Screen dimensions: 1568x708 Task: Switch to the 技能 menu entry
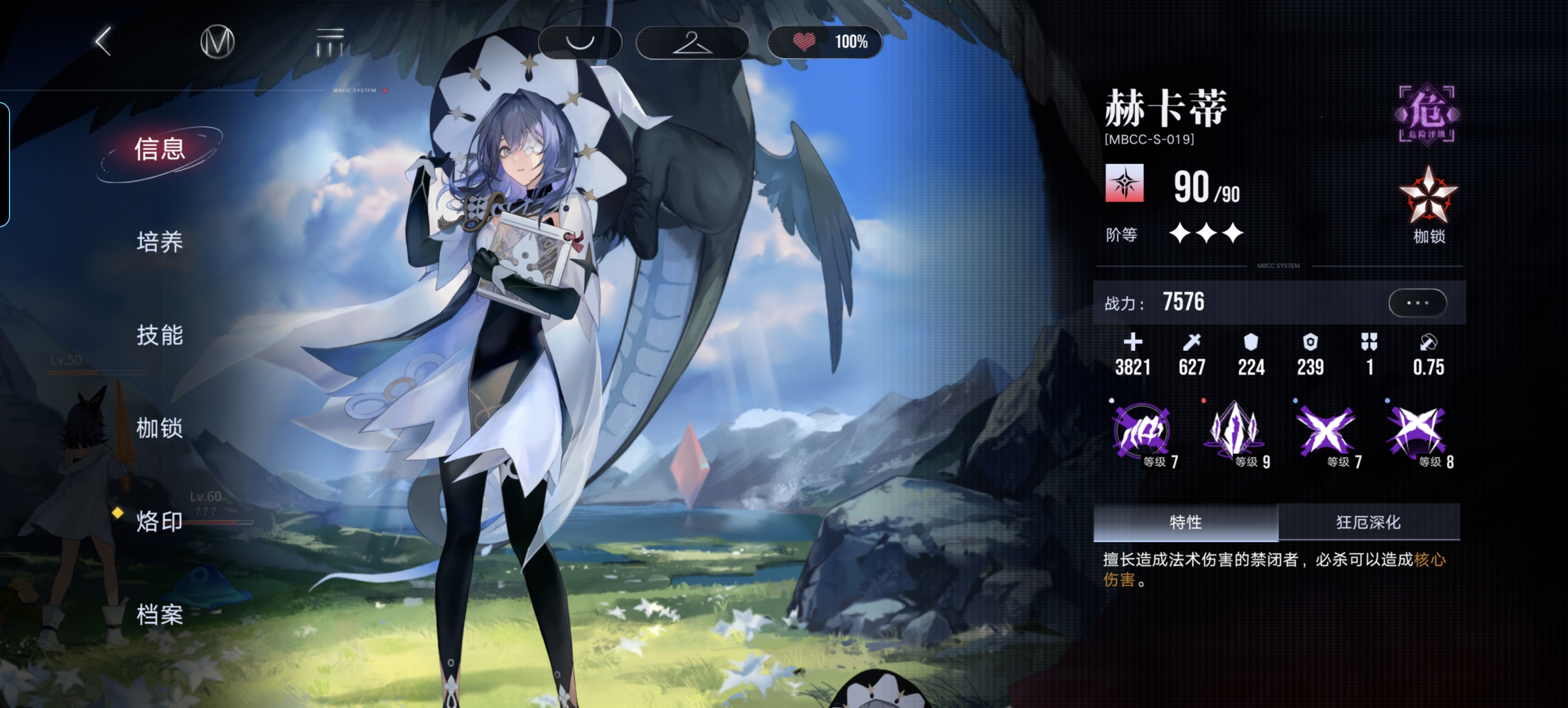tap(160, 336)
